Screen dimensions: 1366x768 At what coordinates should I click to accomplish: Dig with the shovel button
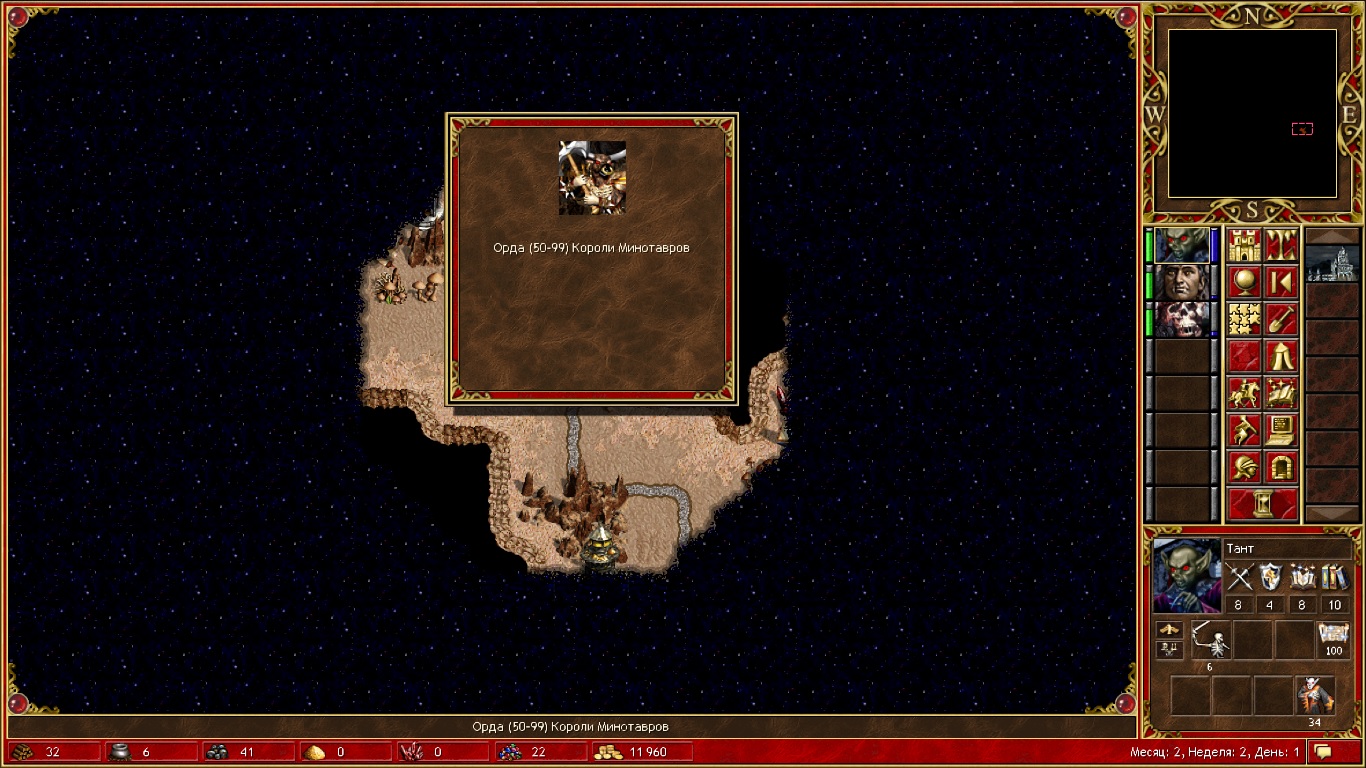(1281, 319)
